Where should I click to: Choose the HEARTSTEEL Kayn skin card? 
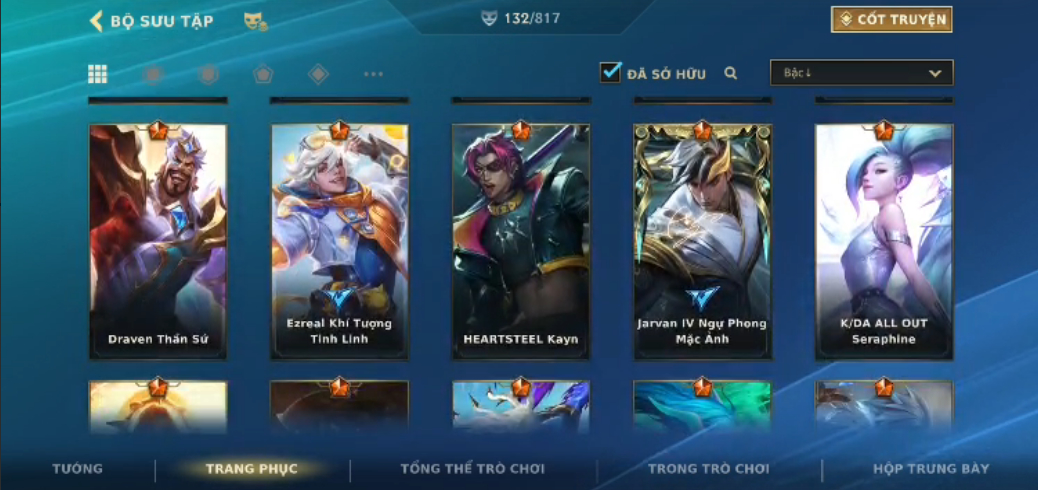tap(521, 240)
